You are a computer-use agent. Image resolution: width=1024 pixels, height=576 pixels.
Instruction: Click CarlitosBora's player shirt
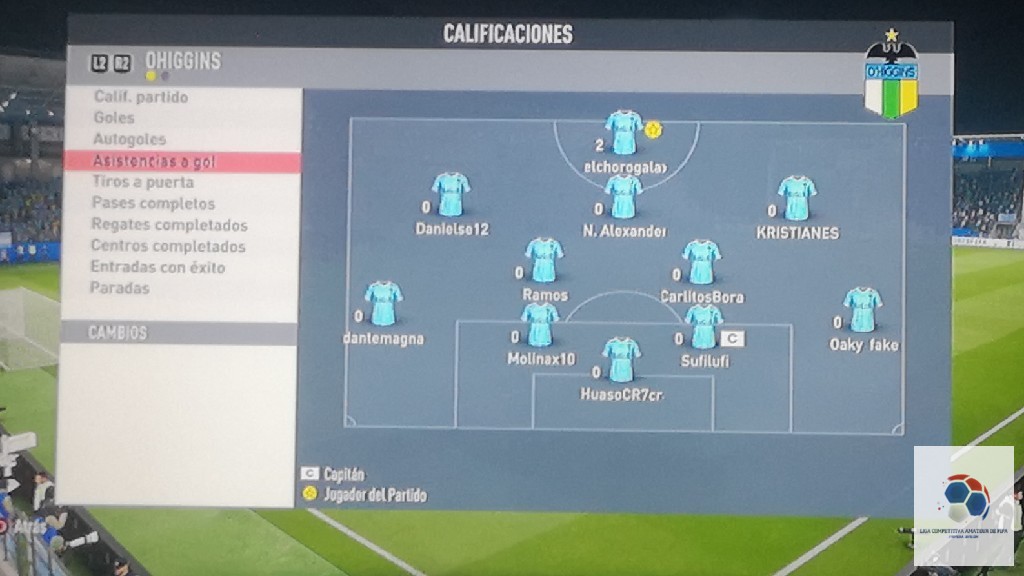point(702,262)
